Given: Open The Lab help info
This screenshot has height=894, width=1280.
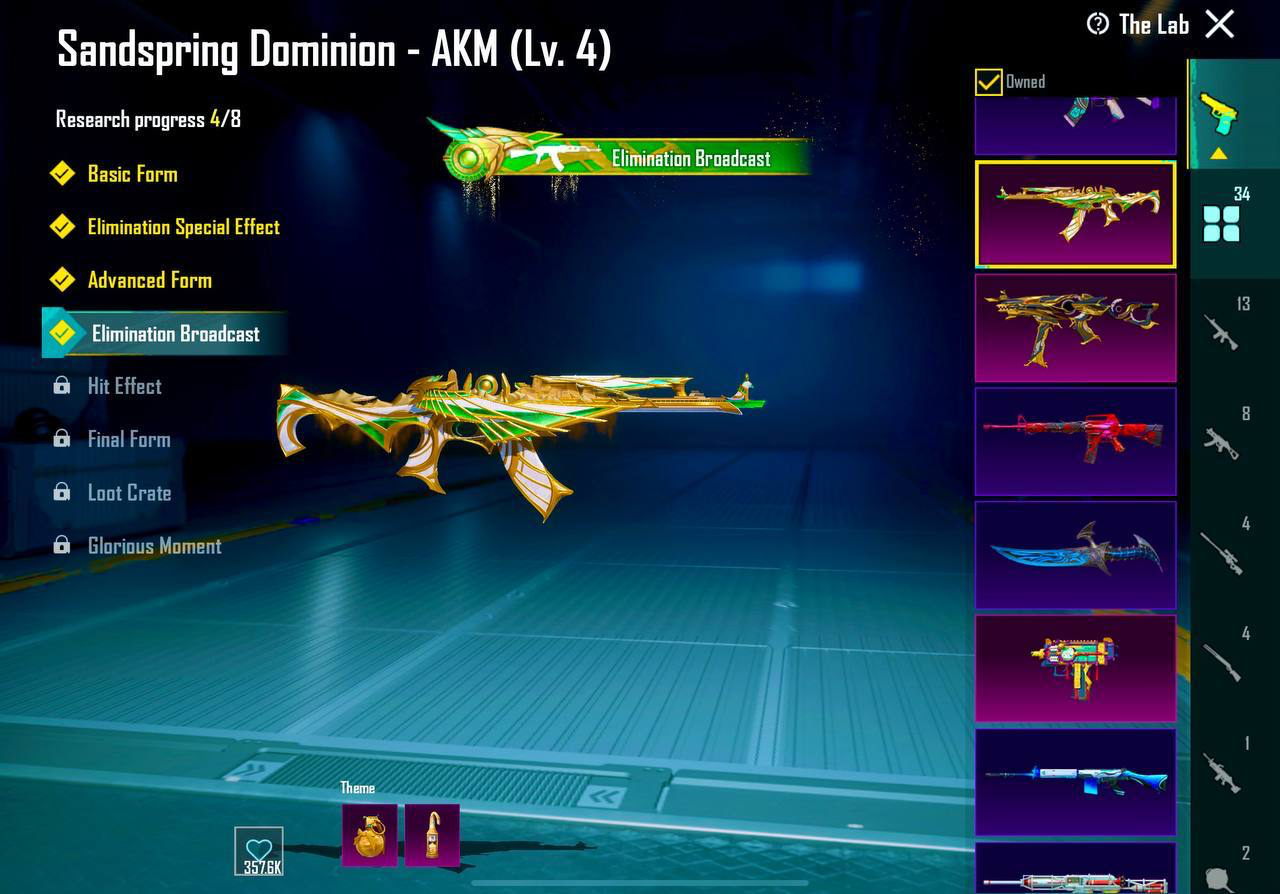Looking at the screenshot, I should [x=1098, y=24].
